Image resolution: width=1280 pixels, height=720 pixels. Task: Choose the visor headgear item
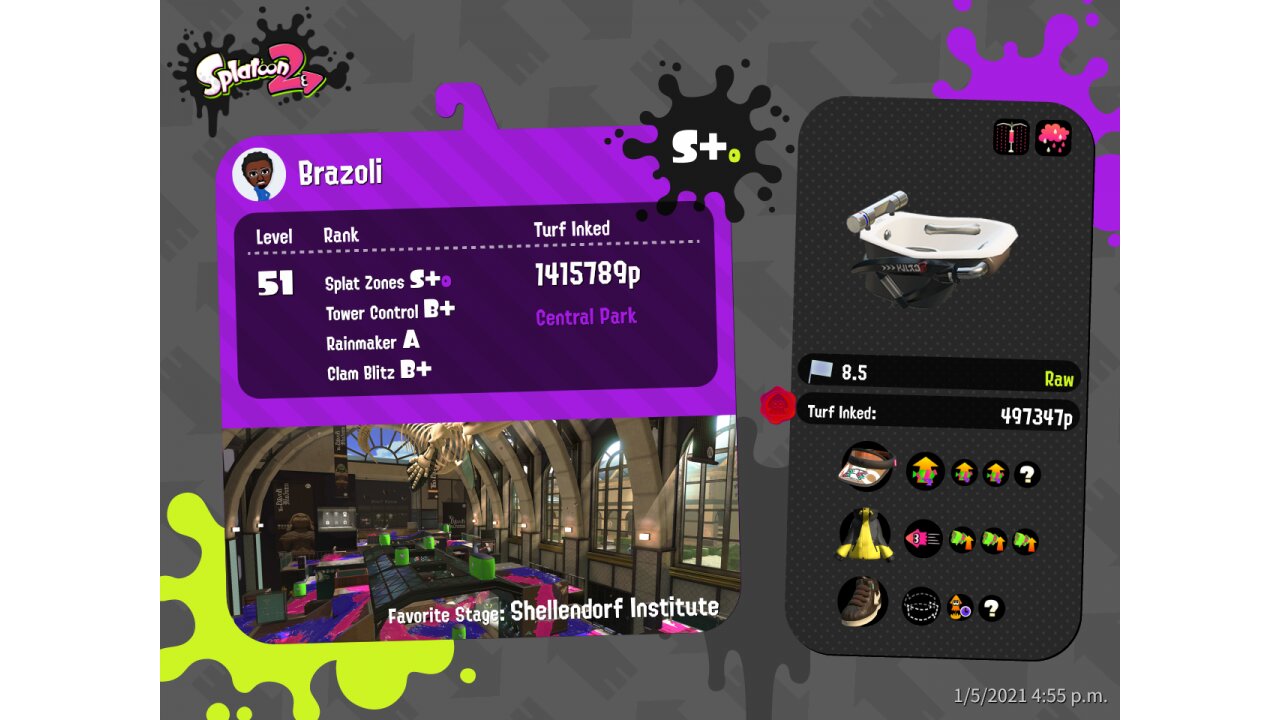pos(865,467)
